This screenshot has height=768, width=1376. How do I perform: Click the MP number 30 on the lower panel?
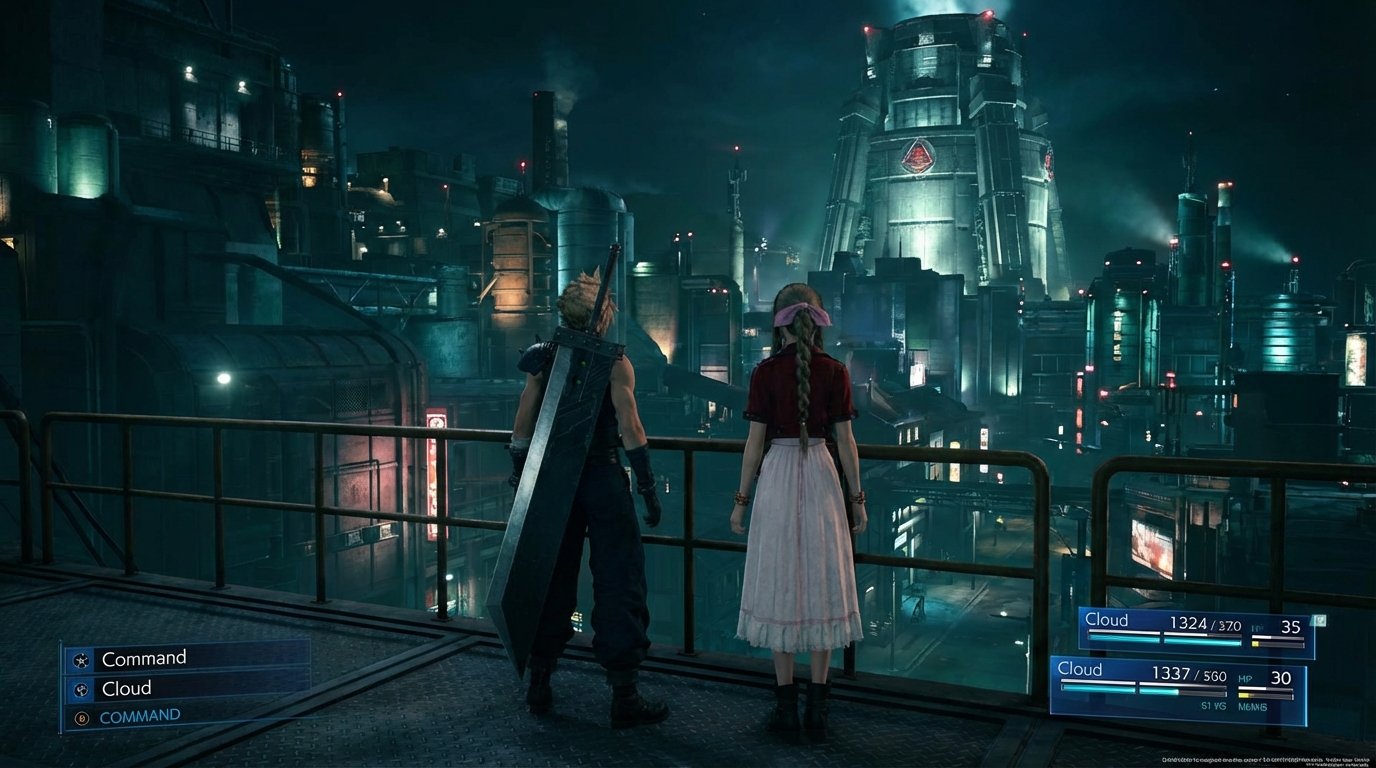tap(1282, 676)
